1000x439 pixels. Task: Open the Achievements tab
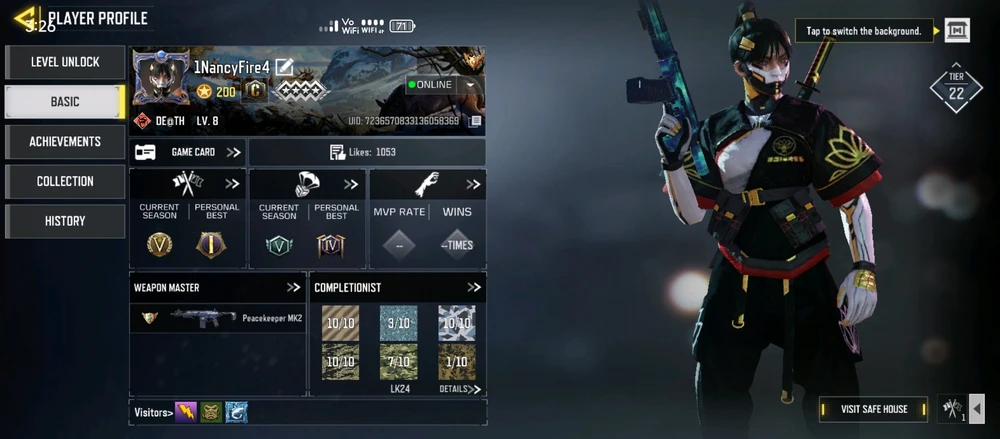65,142
